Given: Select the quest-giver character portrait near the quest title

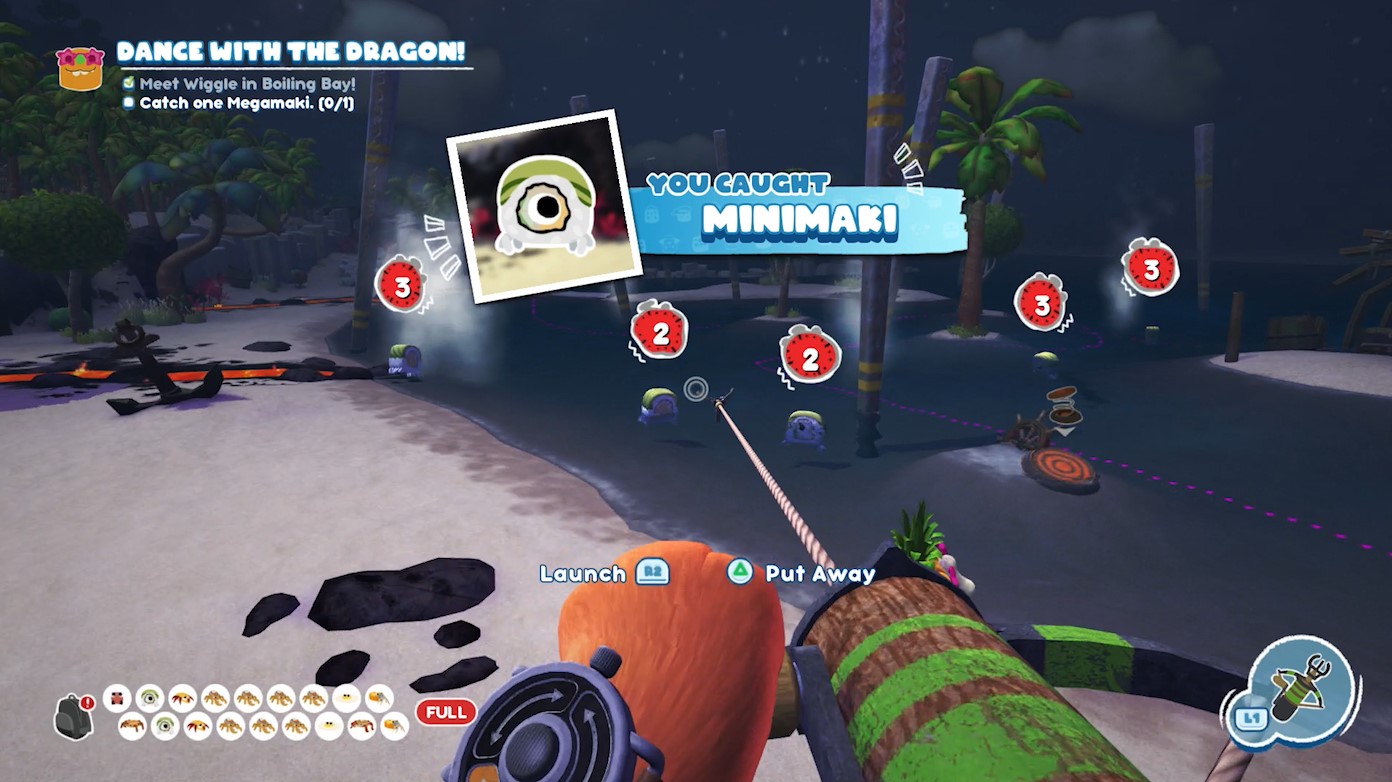Looking at the screenshot, I should click(81, 68).
